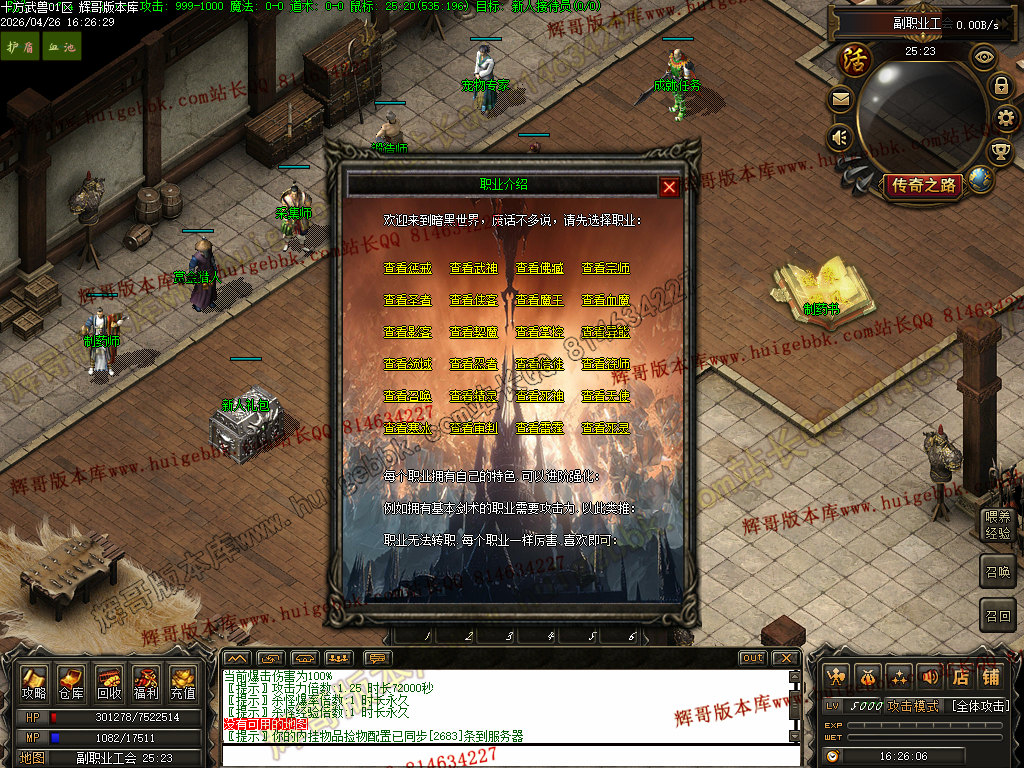Toggle the sound speaker icon by the minimap

click(840, 137)
